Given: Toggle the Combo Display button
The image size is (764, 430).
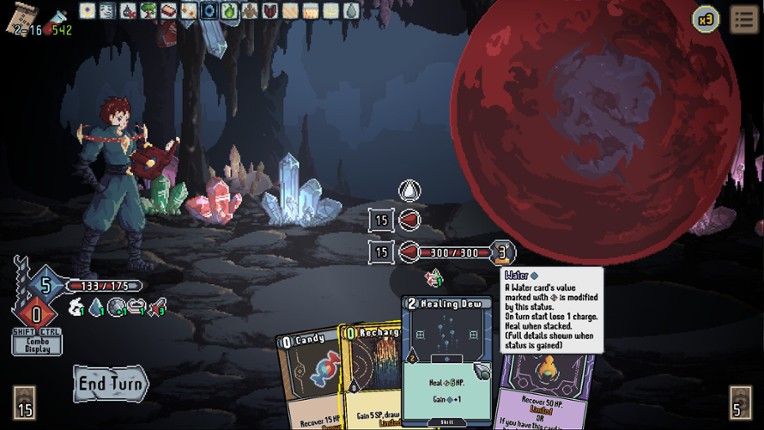Looking at the screenshot, I should [37, 344].
